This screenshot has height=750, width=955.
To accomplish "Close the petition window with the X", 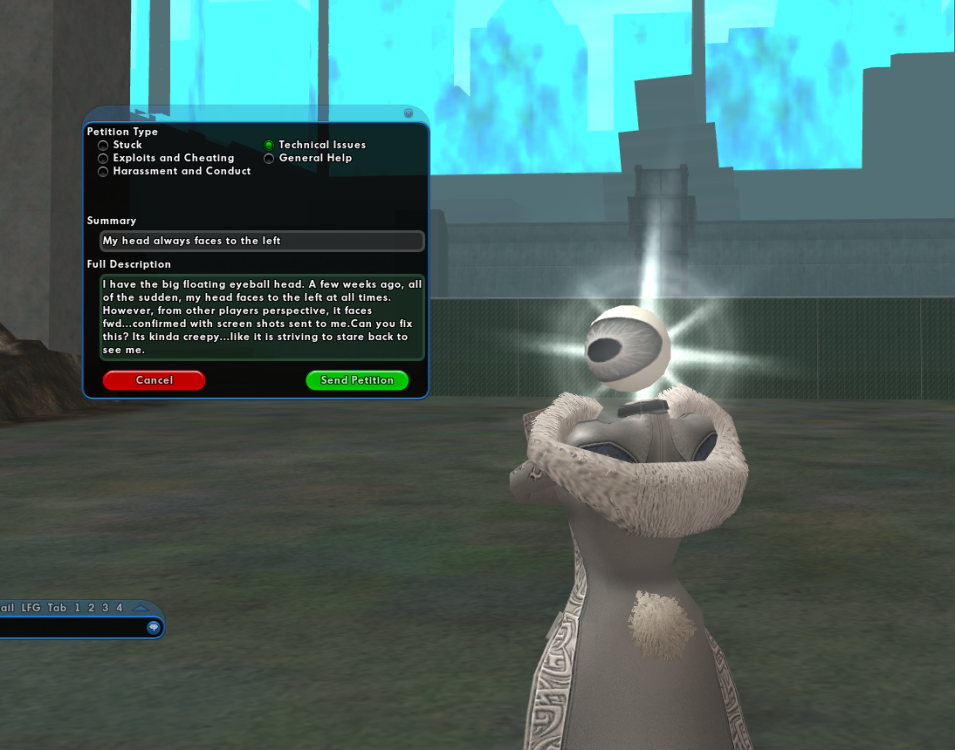I will tap(408, 113).
